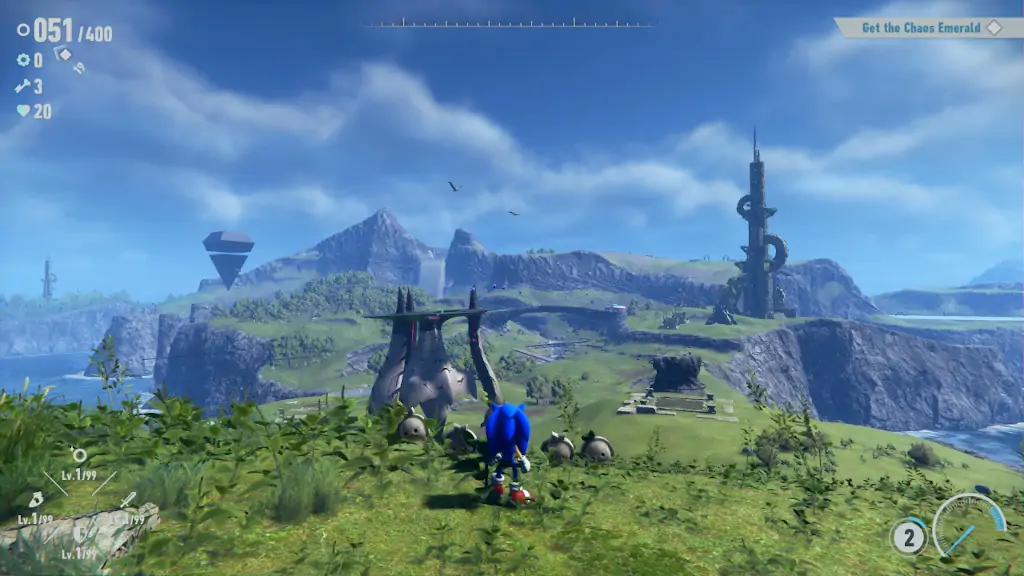The width and height of the screenshot is (1024, 576).
Task: Click the heart memory token icon
Action: (23, 111)
